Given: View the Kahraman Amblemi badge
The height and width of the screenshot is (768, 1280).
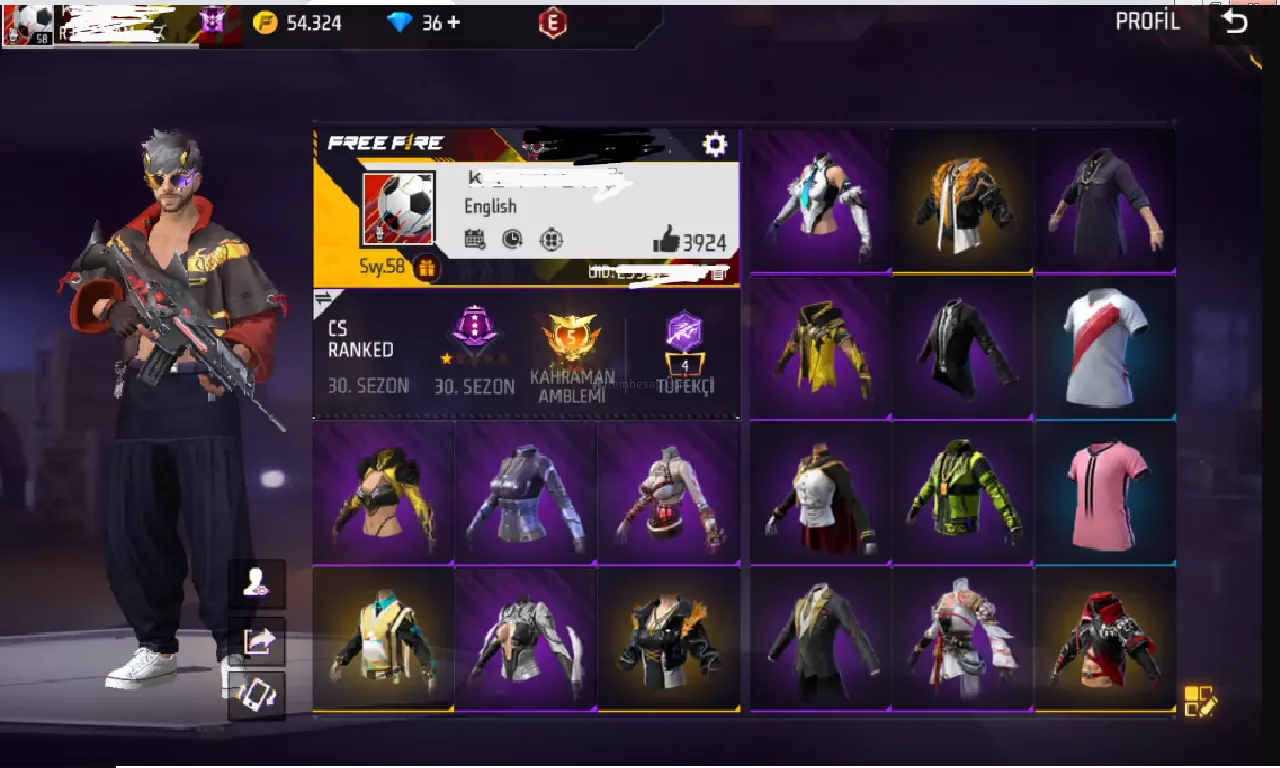Looking at the screenshot, I should 572,348.
